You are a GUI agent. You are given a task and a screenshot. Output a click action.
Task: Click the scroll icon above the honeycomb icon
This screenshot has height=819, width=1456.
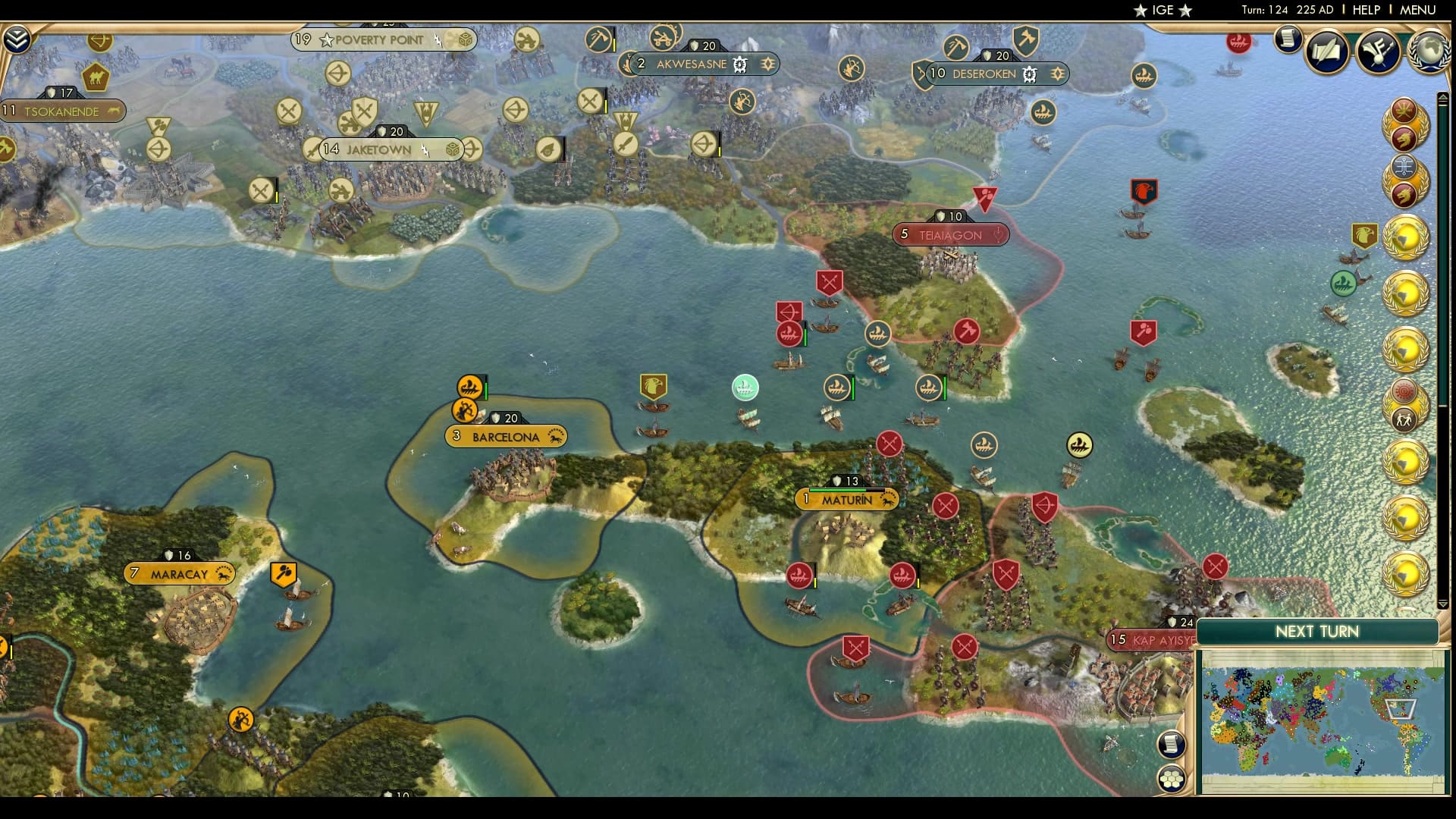(x=1170, y=745)
